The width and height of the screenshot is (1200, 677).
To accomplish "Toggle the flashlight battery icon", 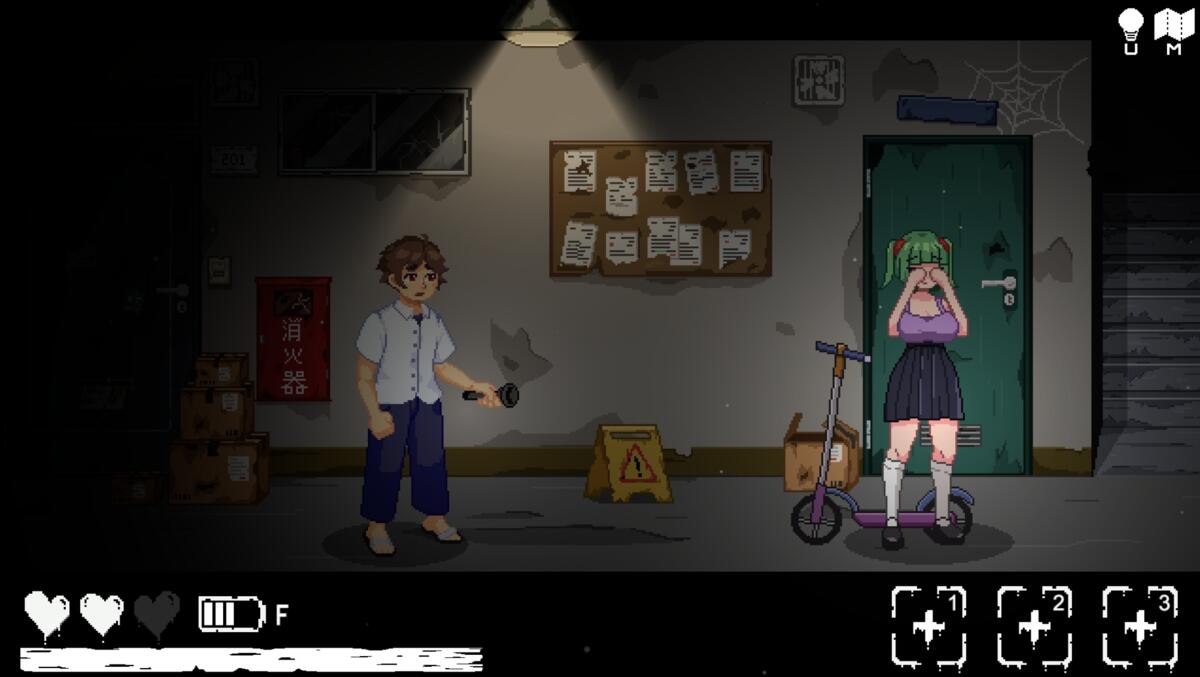I will (231, 614).
